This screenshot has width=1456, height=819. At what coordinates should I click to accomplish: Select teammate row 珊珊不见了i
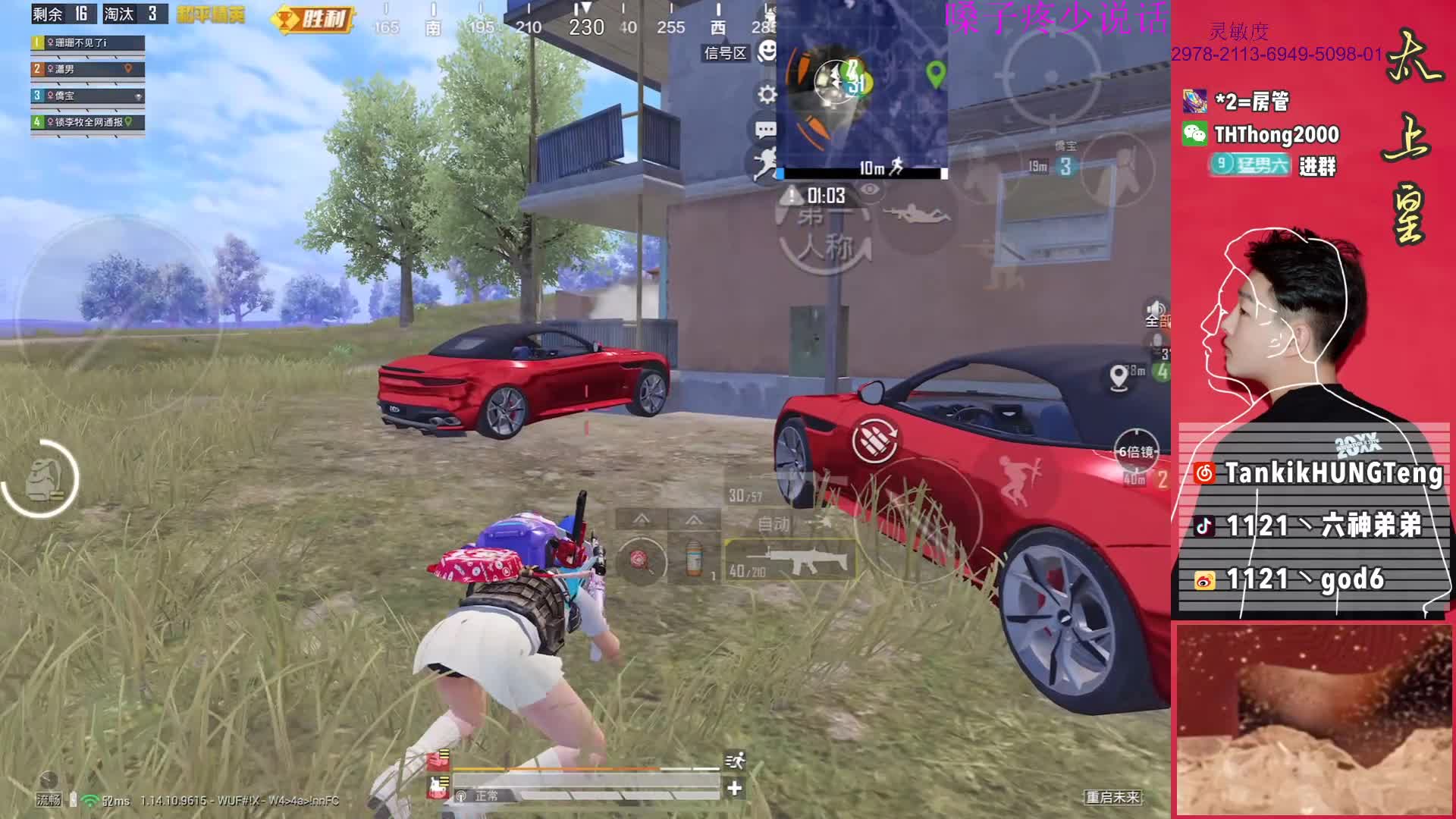pyautogui.click(x=88, y=43)
